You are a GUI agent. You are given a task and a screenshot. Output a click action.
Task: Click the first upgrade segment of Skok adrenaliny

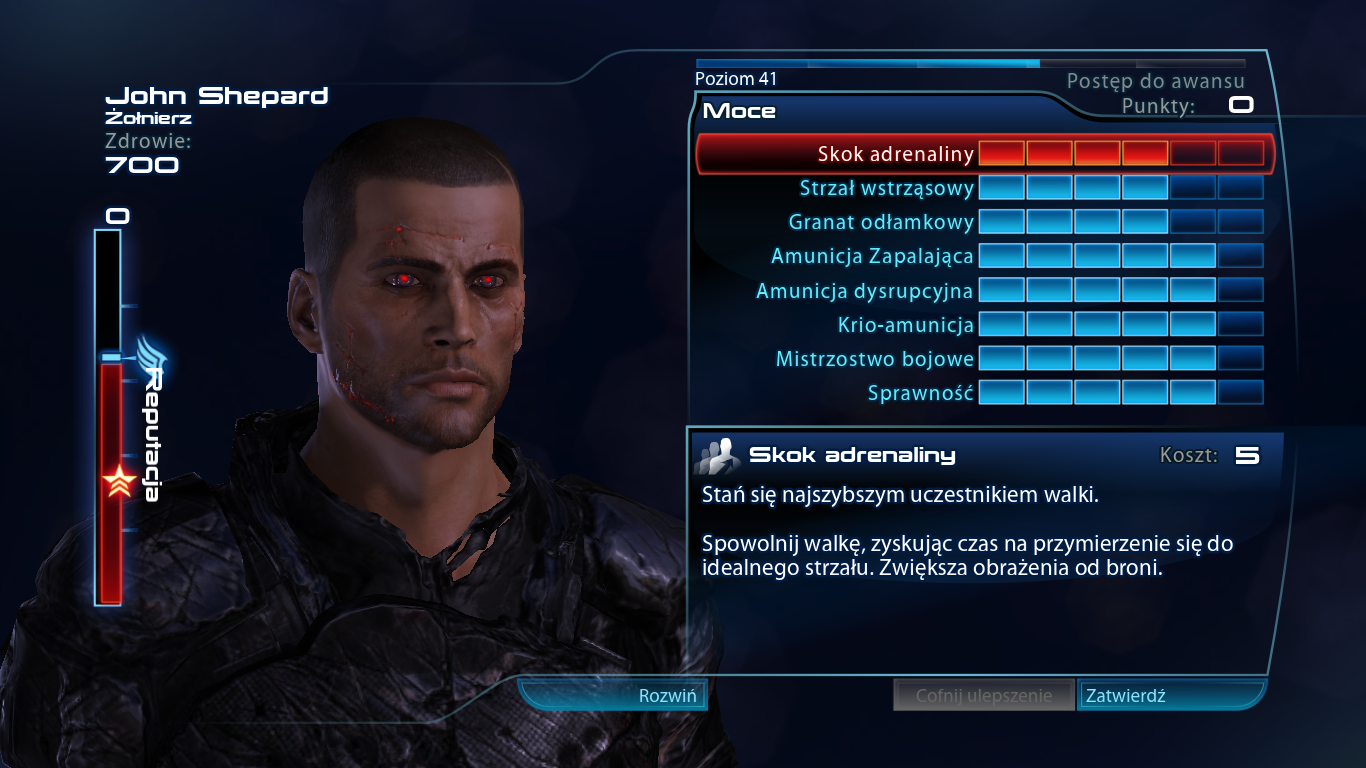tap(1002, 154)
